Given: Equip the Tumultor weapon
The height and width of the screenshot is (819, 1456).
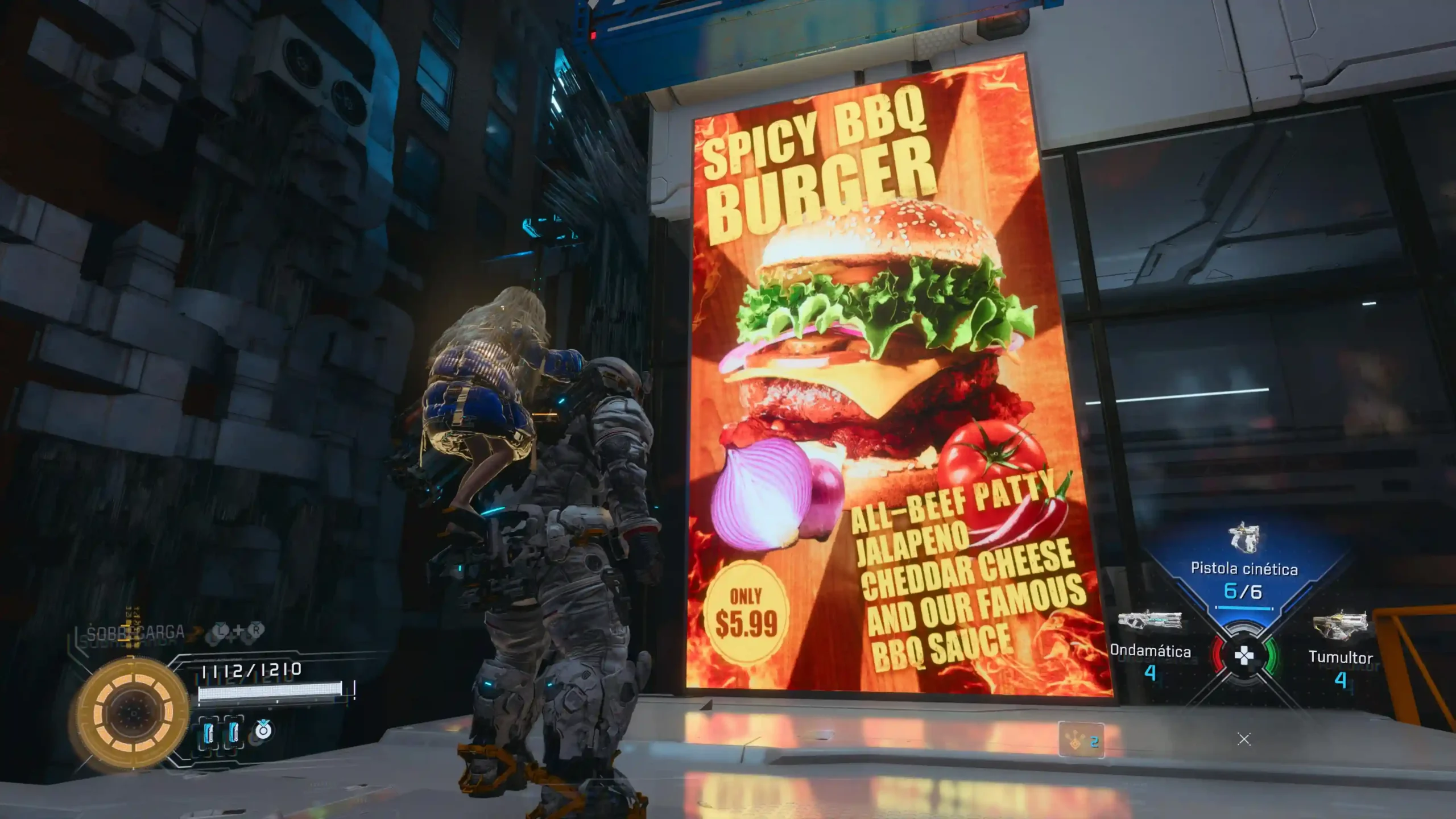Looking at the screenshot, I should [x=1340, y=643].
